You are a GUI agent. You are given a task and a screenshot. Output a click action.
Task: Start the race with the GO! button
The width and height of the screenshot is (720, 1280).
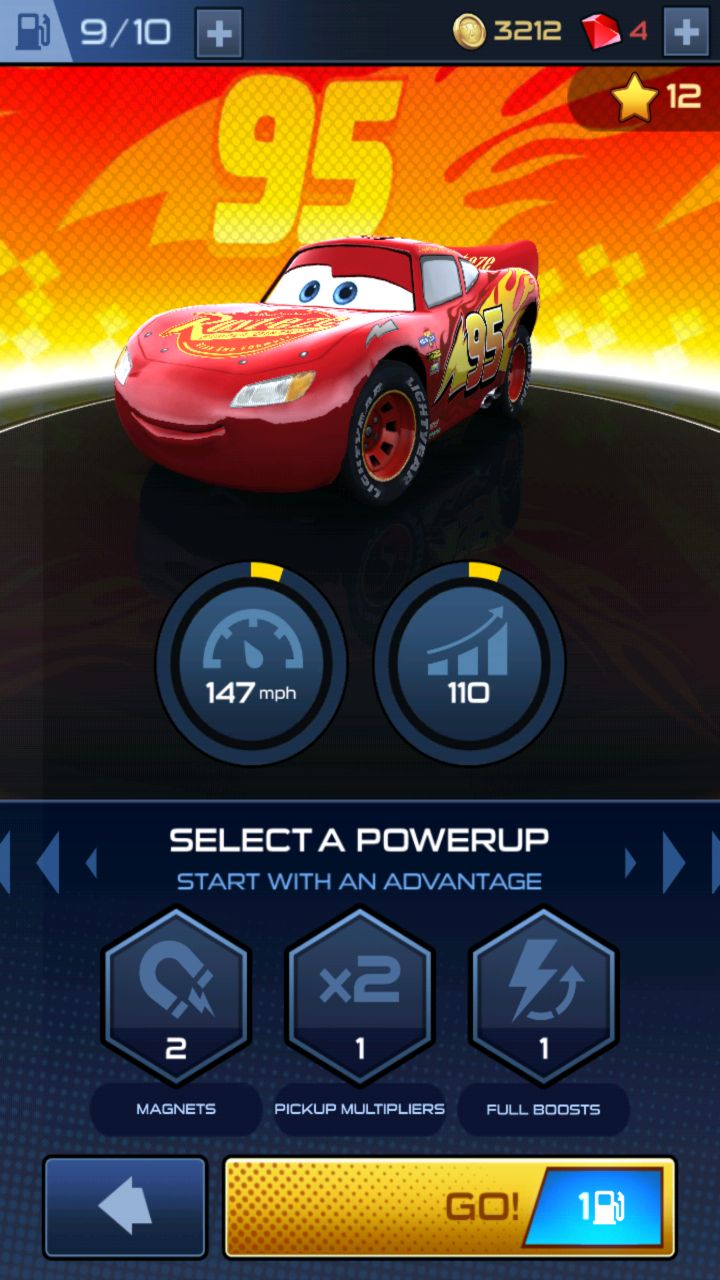coord(449,1207)
